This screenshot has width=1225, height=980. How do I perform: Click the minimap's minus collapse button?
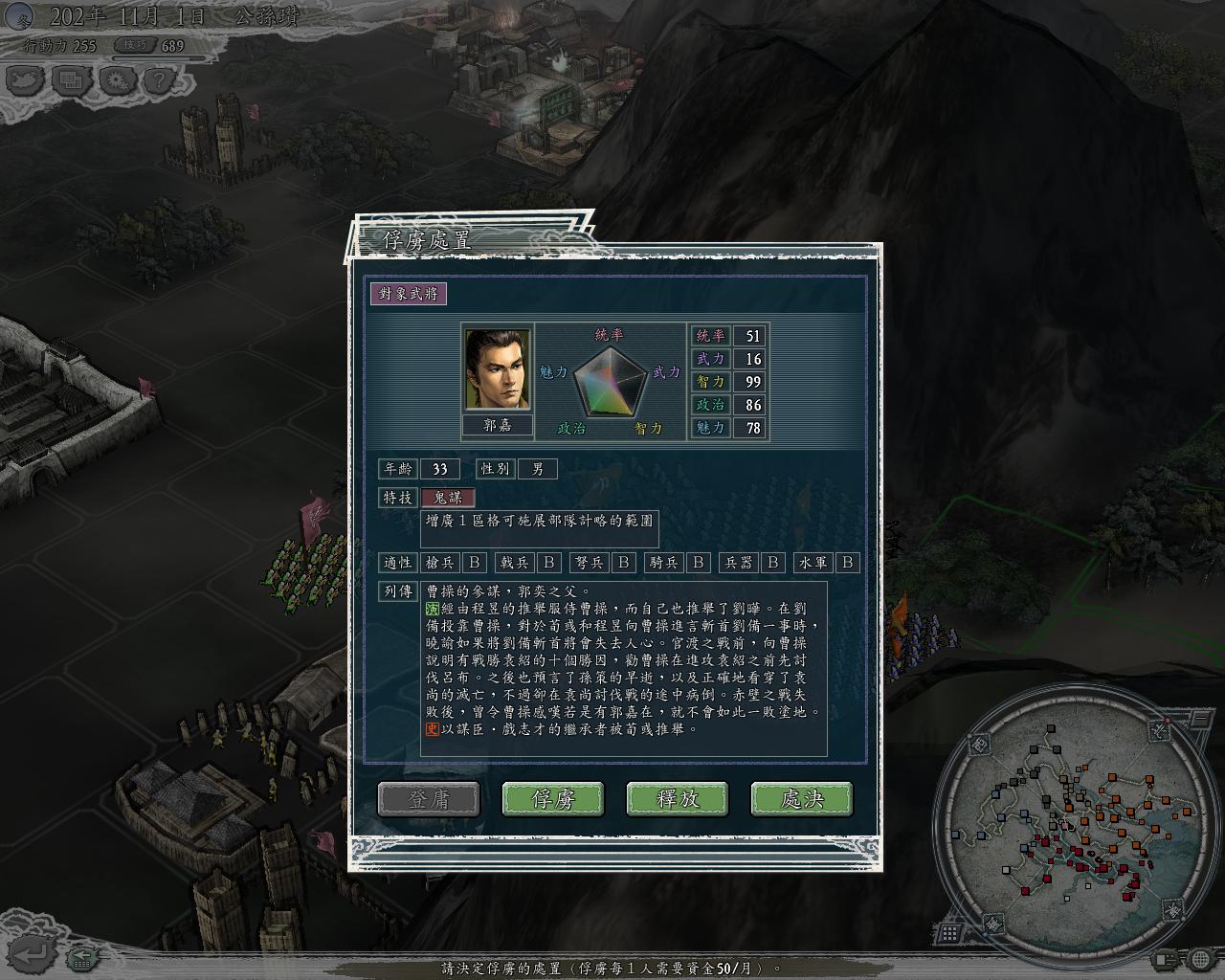coord(1199,718)
